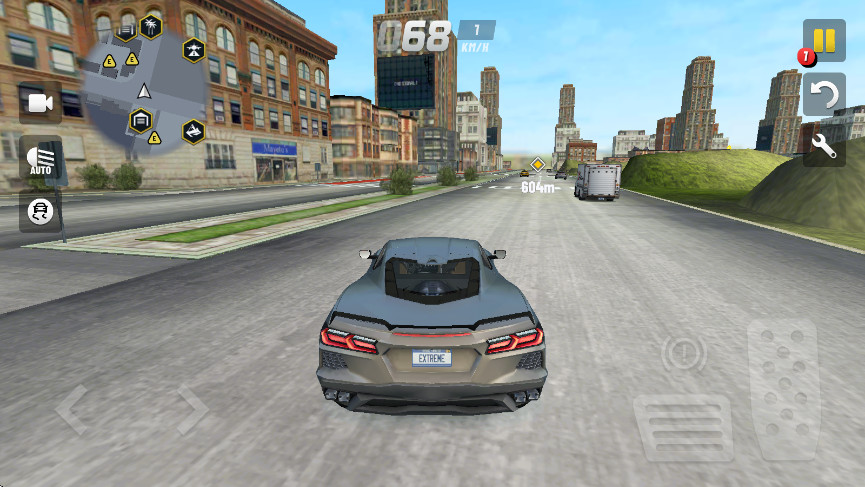
Task: Select the garage marker on the minimap
Action: 141,120
